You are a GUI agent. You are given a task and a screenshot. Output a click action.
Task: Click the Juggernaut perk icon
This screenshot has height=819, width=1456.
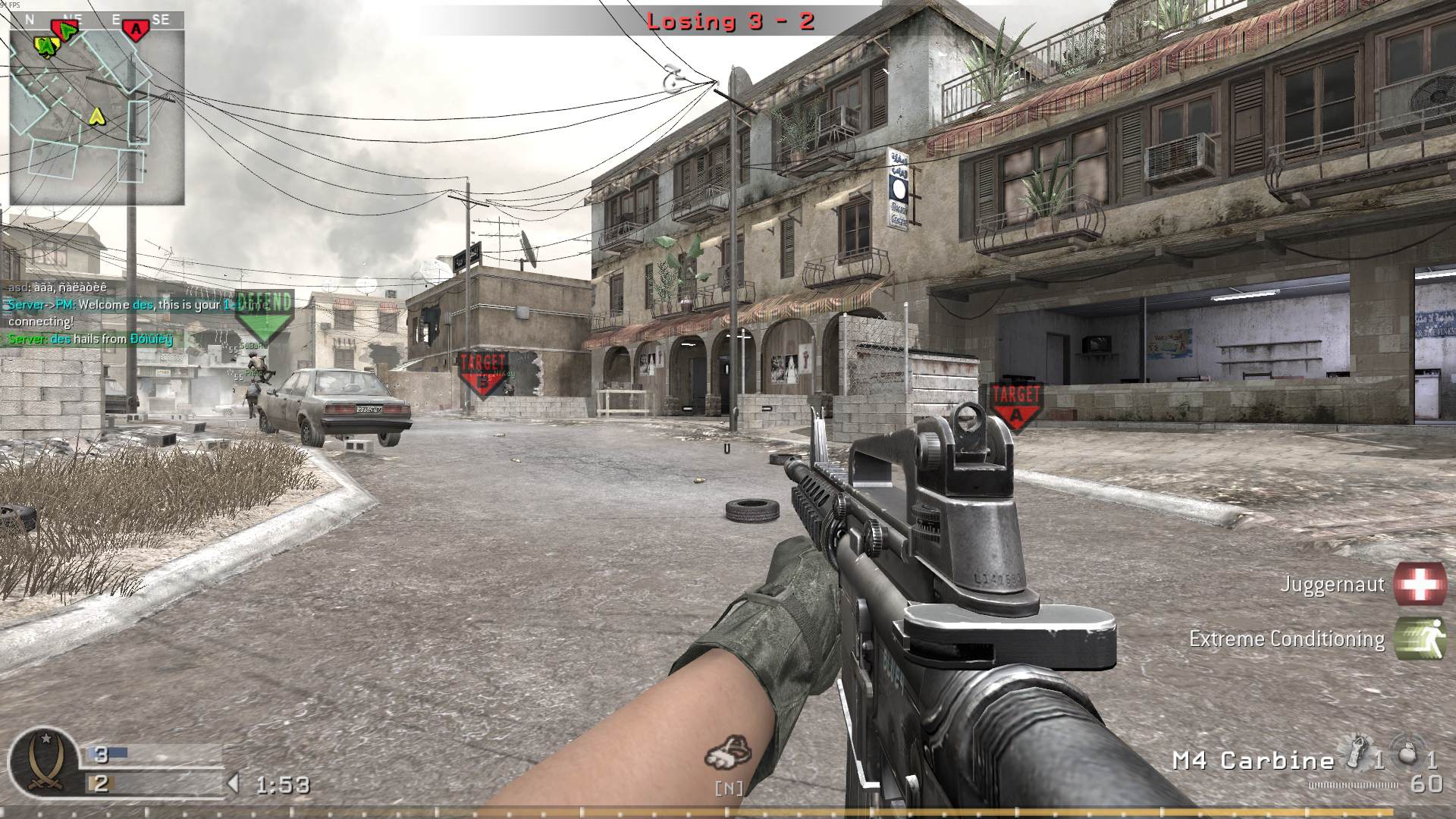point(1421,583)
